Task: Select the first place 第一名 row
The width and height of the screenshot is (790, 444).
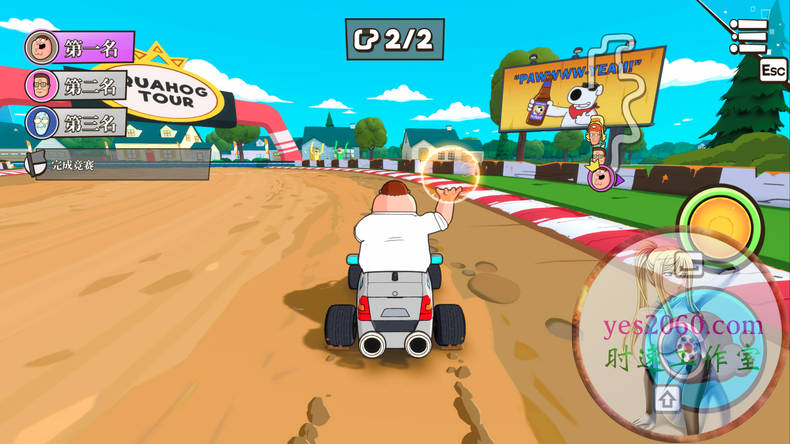Action: coord(80,47)
